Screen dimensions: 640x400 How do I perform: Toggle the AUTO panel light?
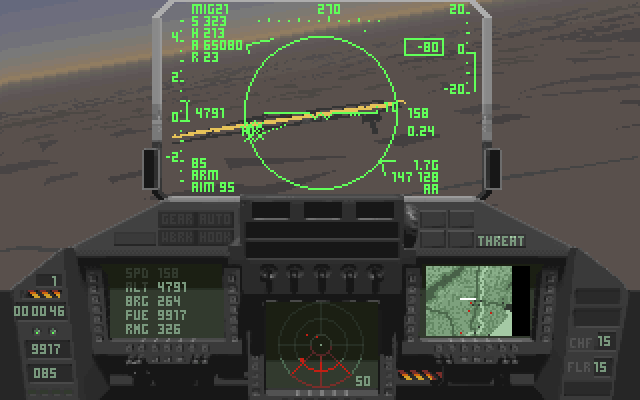coord(214,219)
